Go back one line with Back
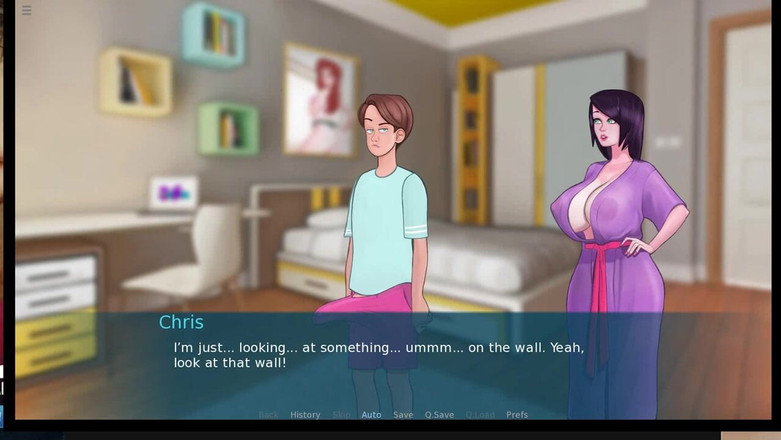The height and width of the screenshot is (440, 781). (268, 415)
